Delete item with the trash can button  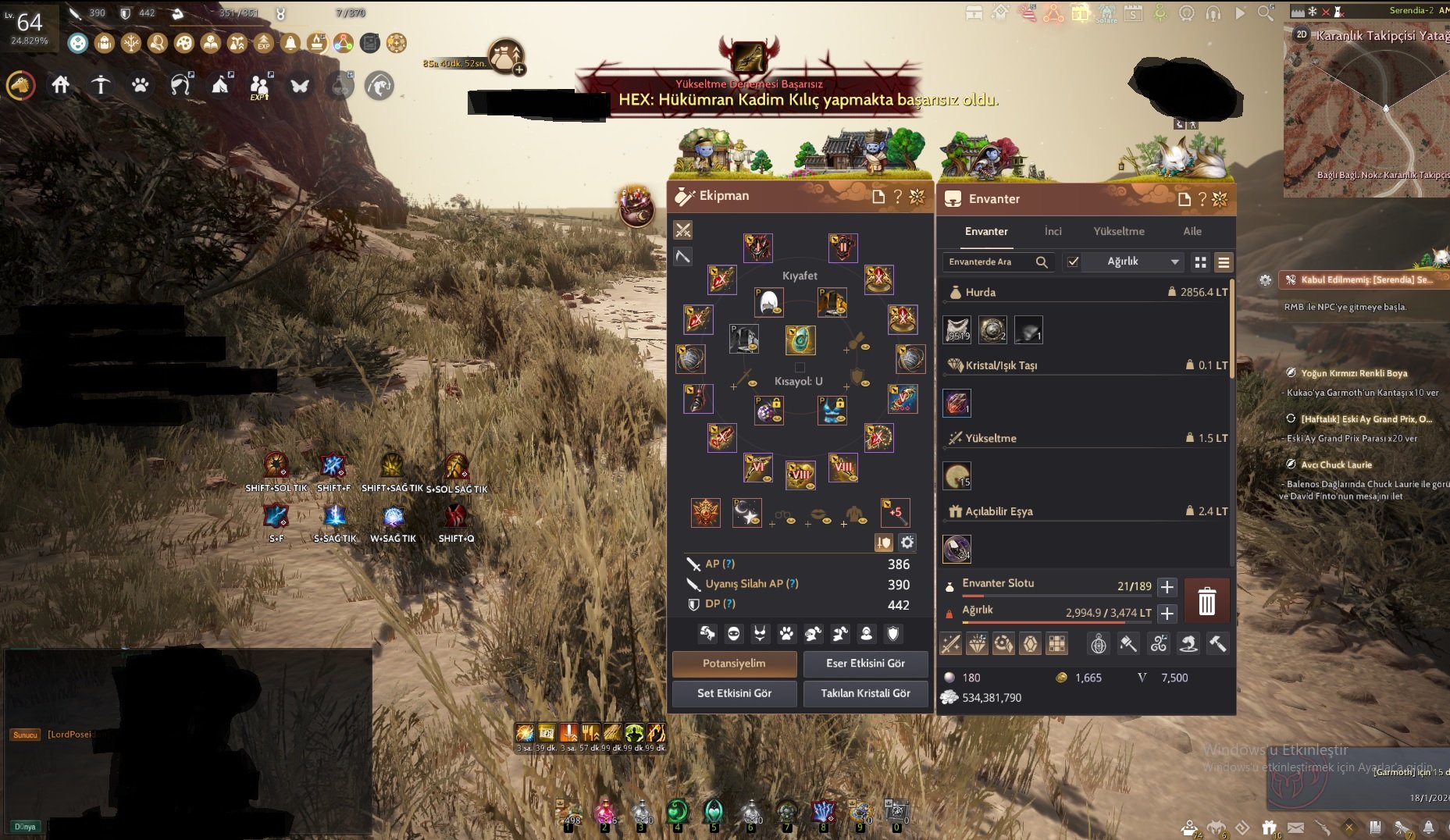pyautogui.click(x=1206, y=601)
